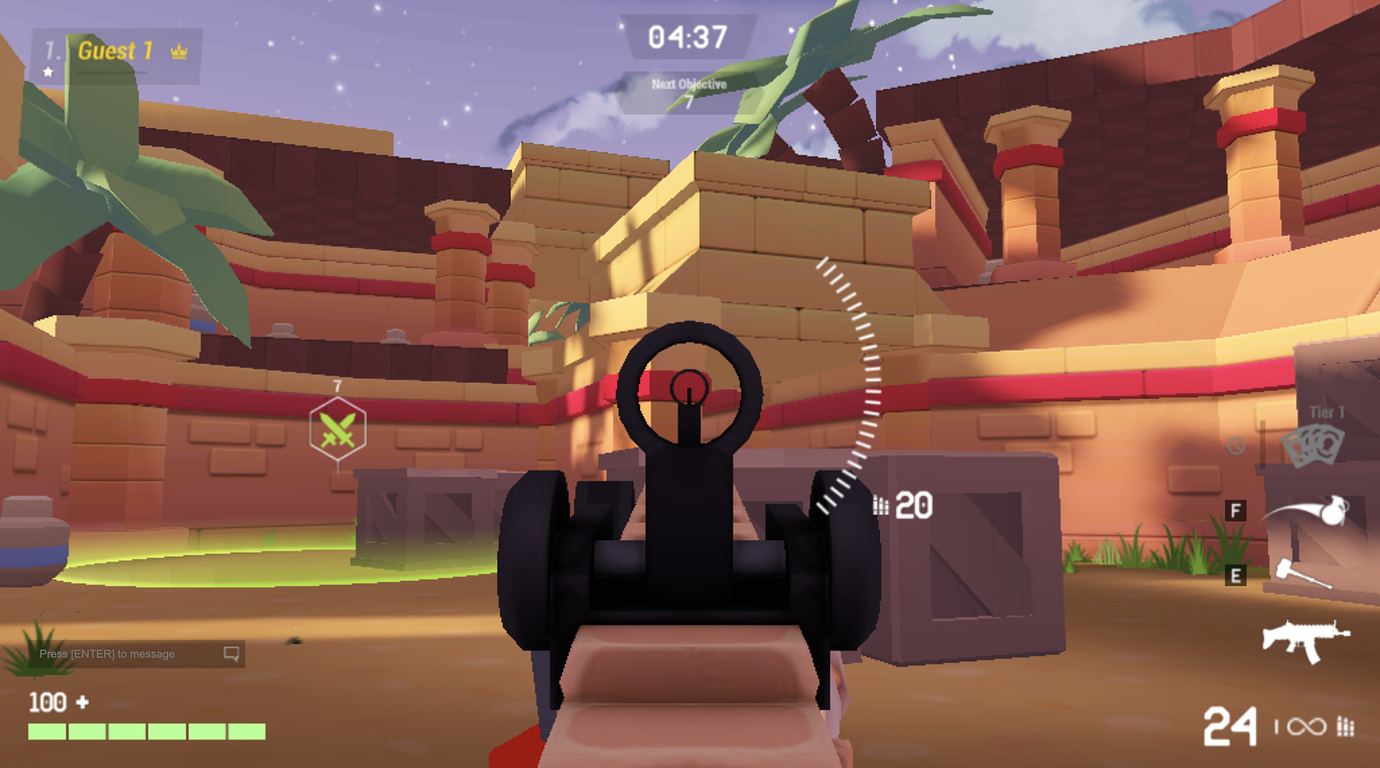Click the clock icon beside Tier 1

1238,447
